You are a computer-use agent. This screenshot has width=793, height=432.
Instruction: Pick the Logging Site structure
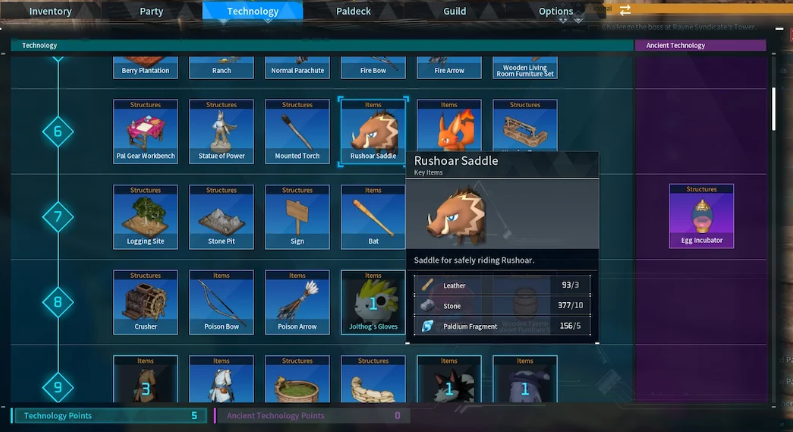coord(145,216)
